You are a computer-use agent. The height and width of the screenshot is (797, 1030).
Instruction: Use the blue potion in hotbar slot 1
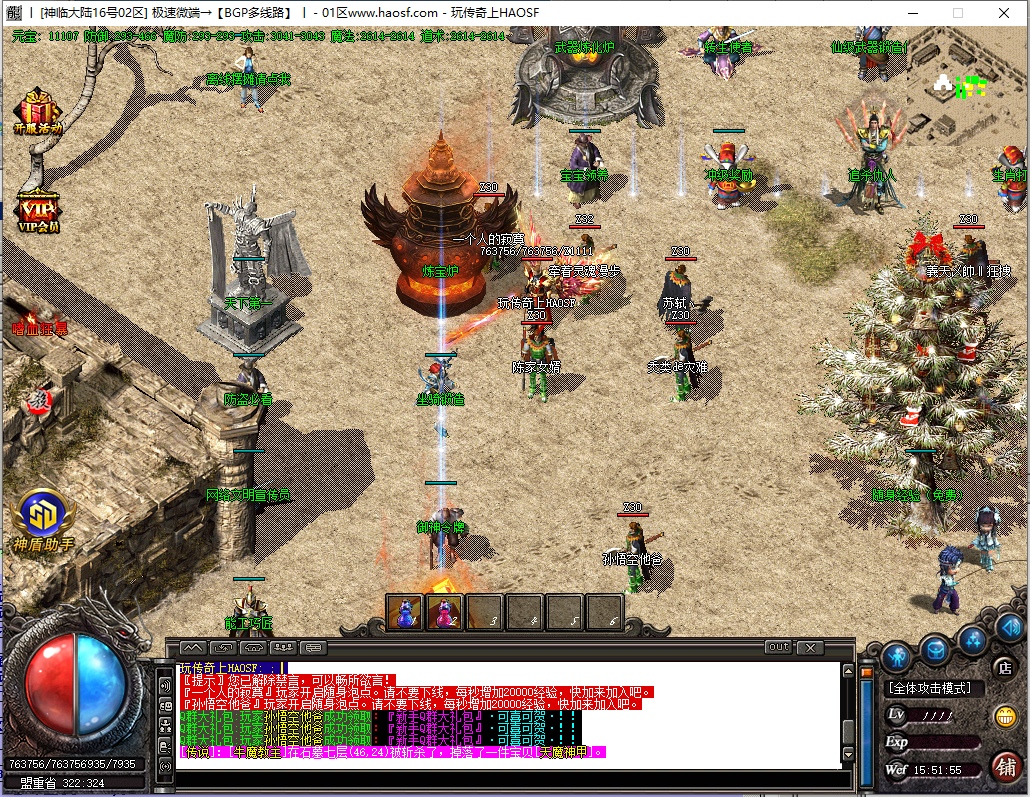point(405,611)
